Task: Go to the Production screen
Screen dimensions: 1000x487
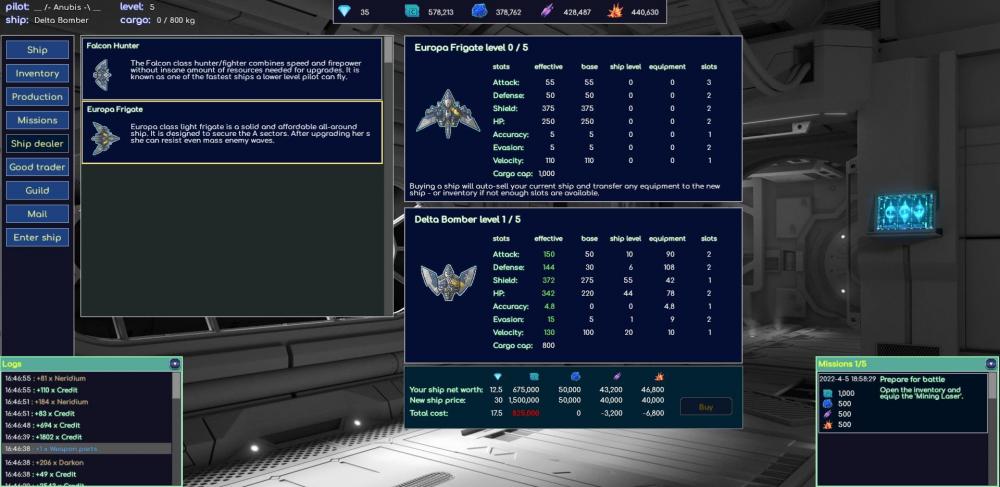Action: [x=37, y=97]
